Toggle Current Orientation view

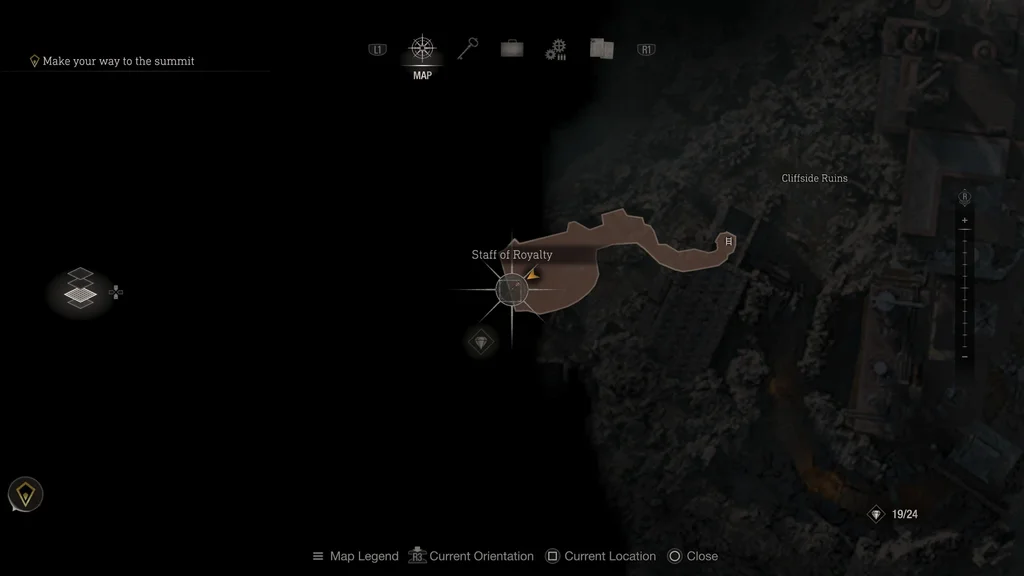[474, 556]
